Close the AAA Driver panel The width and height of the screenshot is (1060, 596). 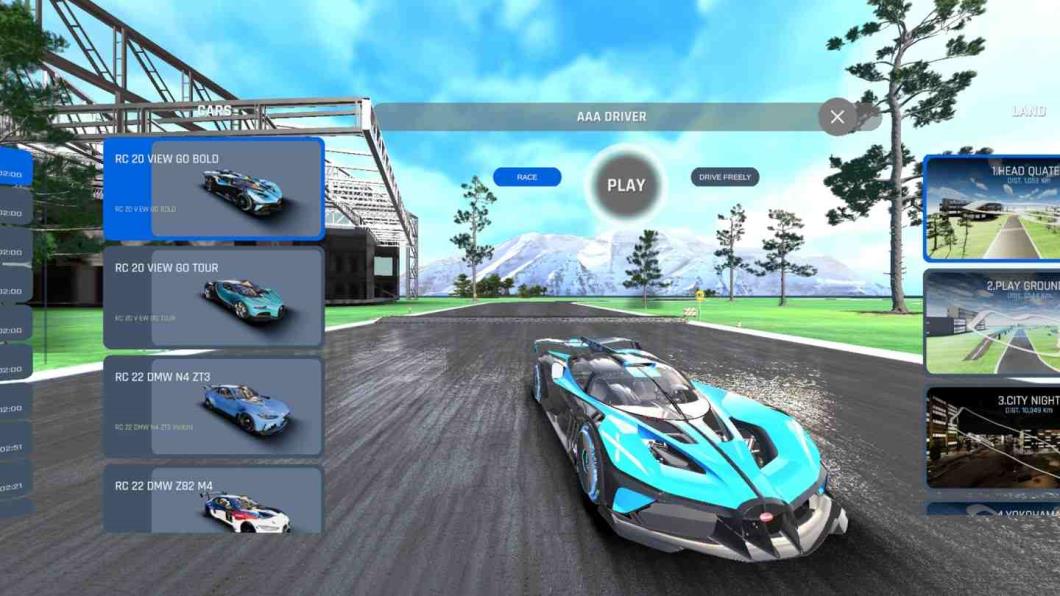coord(837,117)
